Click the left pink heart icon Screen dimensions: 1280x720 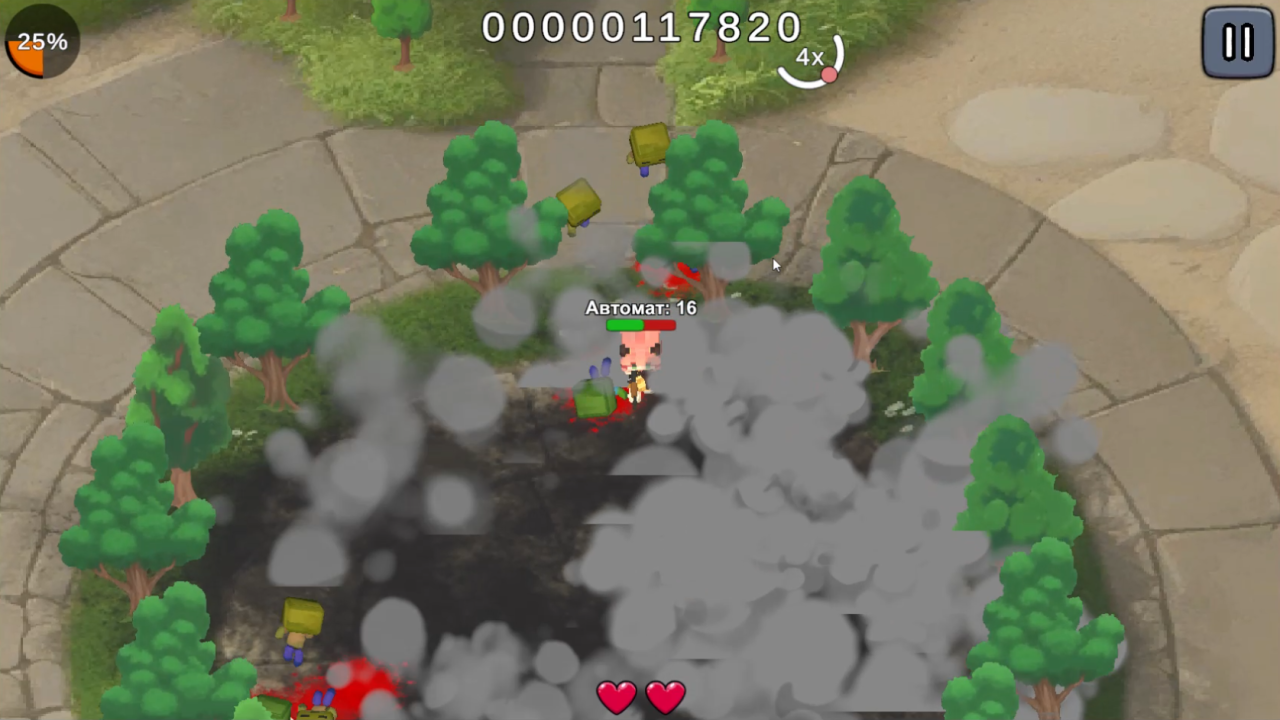[617, 697]
